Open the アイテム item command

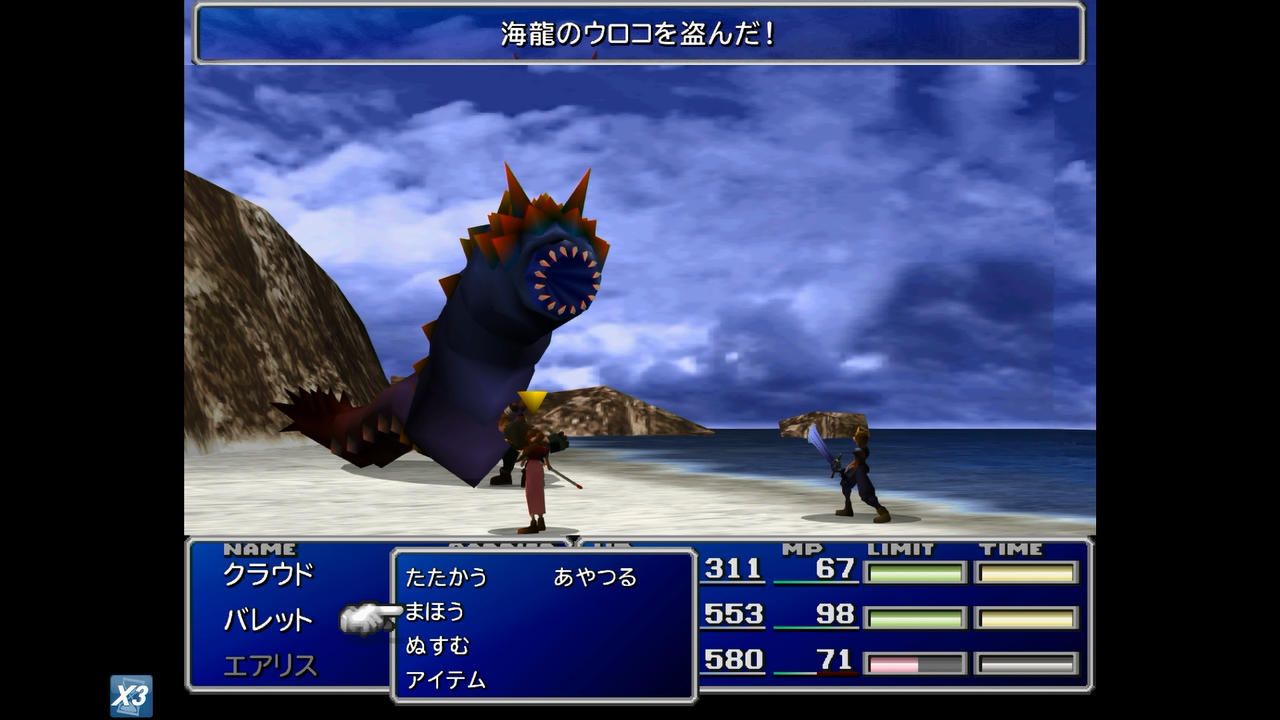(x=445, y=680)
